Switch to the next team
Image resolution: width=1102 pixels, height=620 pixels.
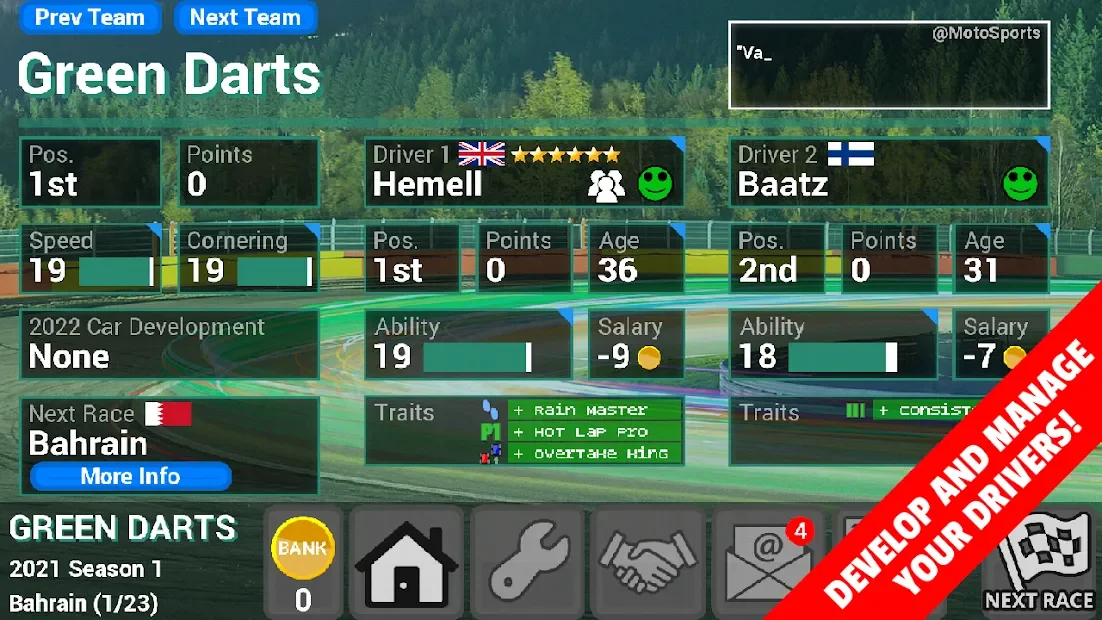tap(245, 18)
